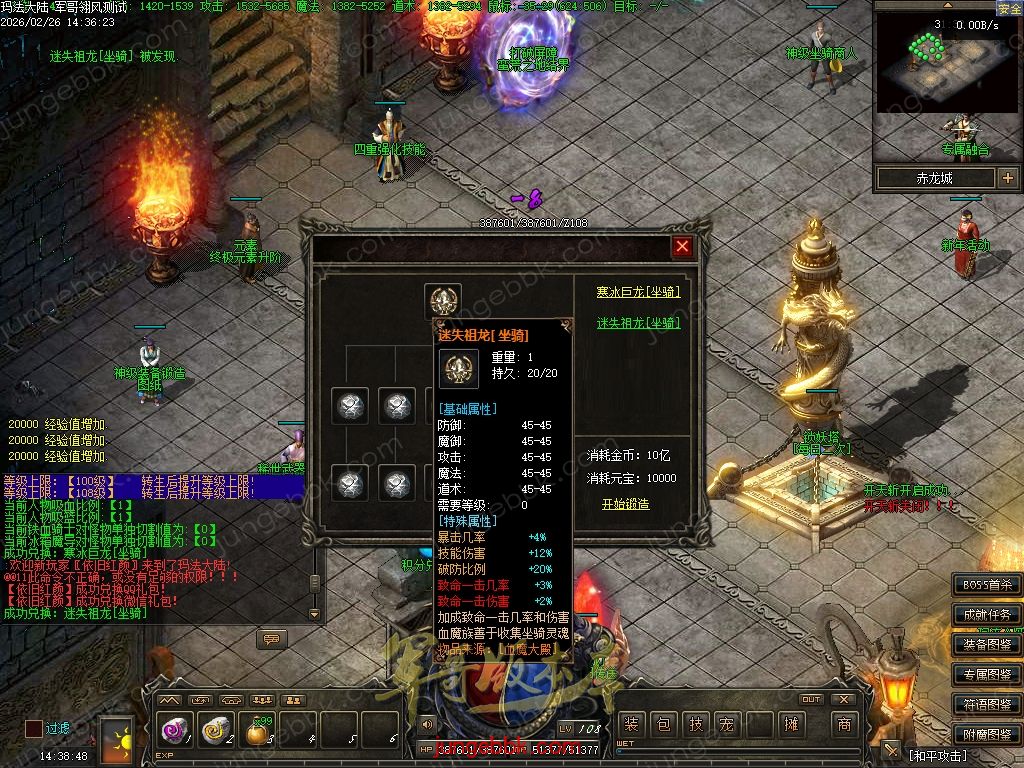This screenshot has height=768, width=1024.
Task: Select the 寒冰巨龙[坐骑] recipe link
Action: pos(638,292)
